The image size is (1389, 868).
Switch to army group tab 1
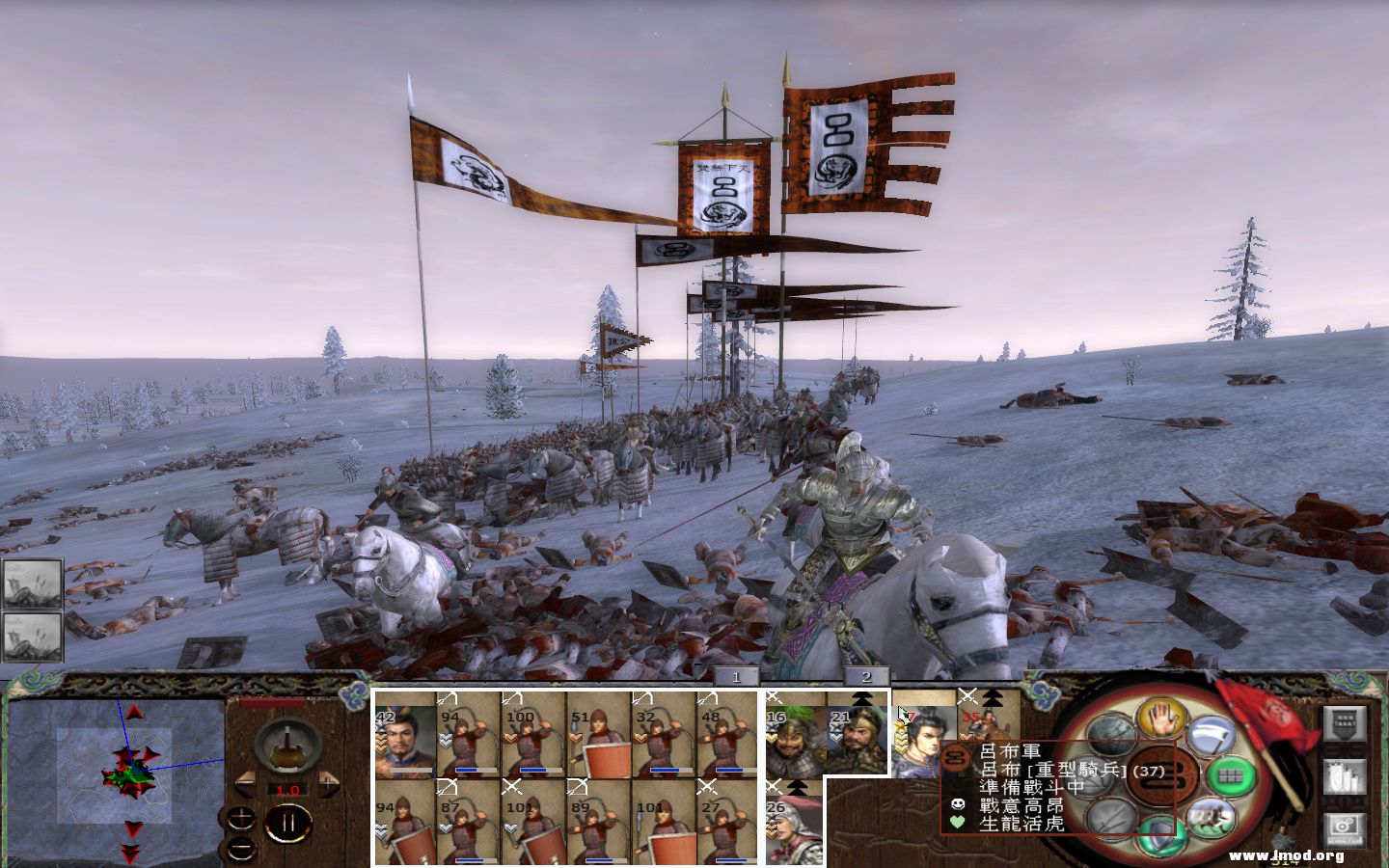(734, 677)
